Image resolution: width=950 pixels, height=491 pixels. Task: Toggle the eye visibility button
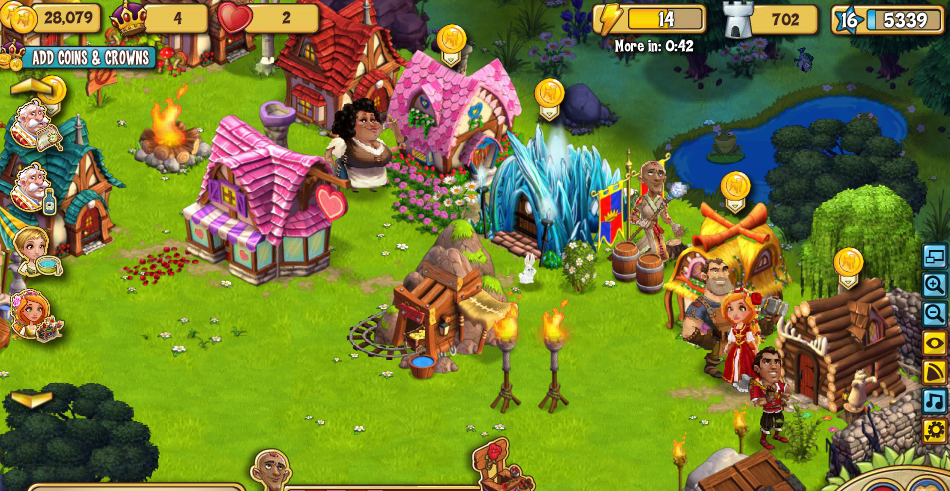(934, 343)
